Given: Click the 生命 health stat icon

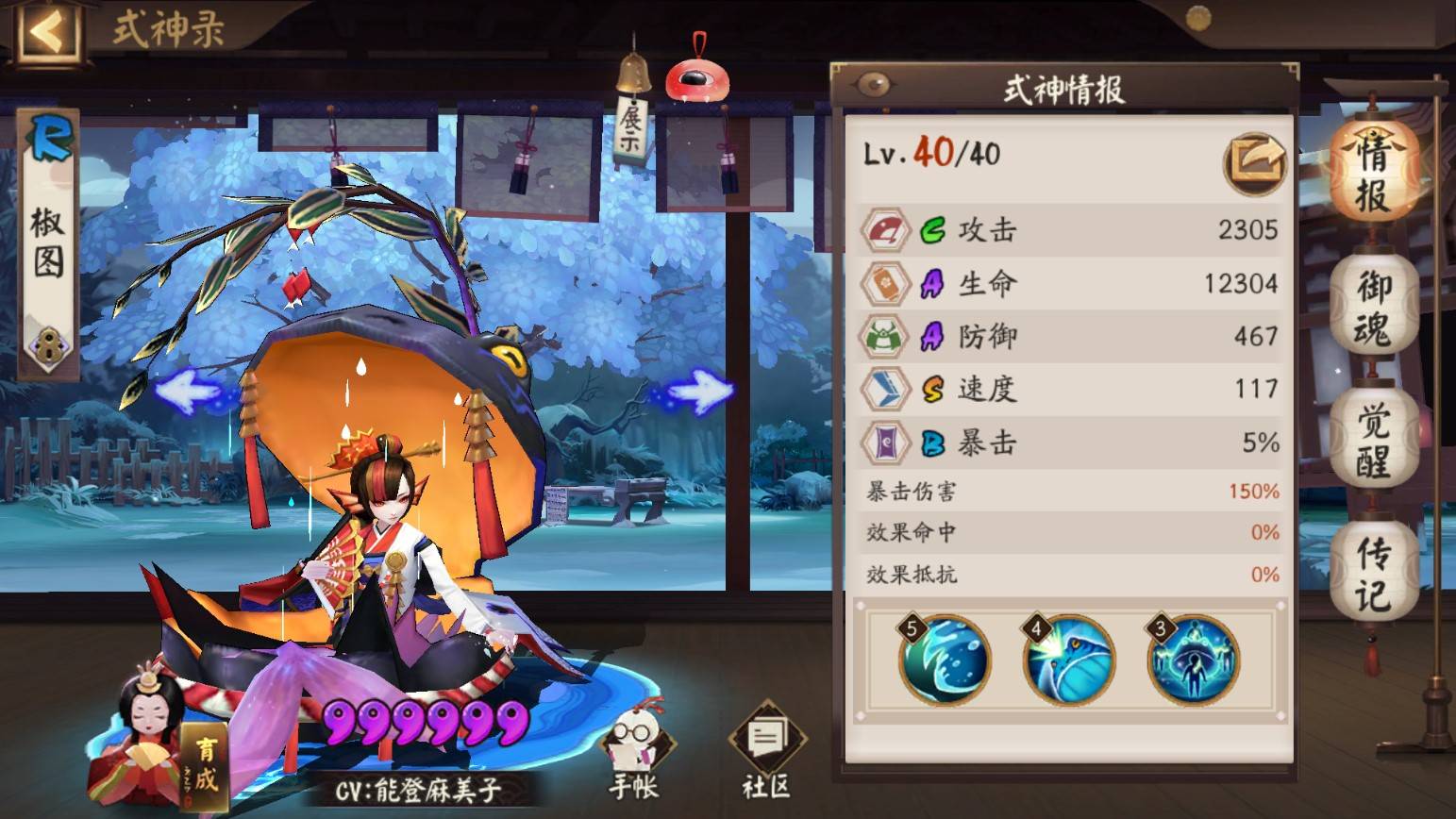Looking at the screenshot, I should pos(885,282).
